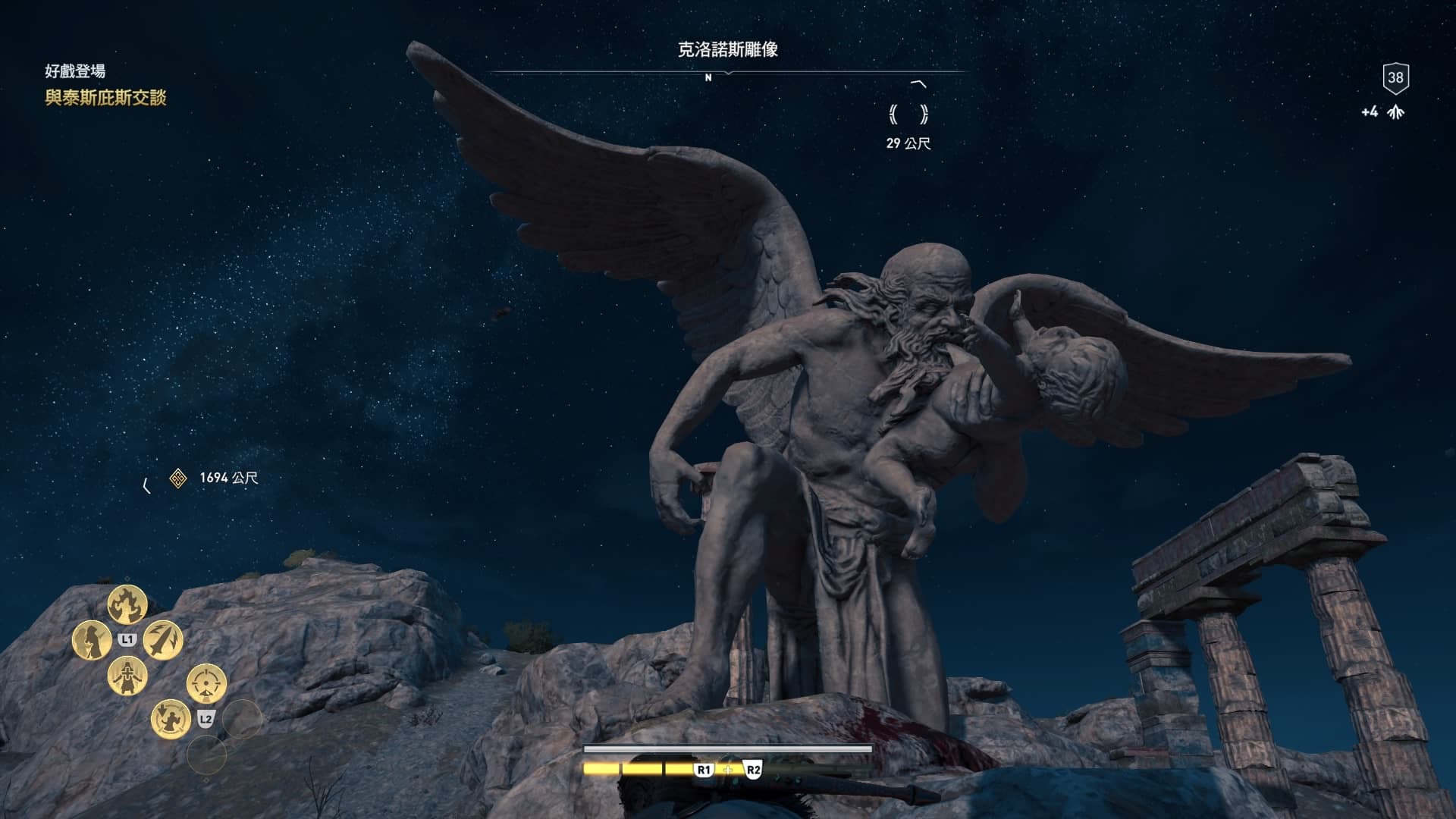1456x819 pixels.
Task: Click the level 38 shield badge
Action: click(1395, 77)
